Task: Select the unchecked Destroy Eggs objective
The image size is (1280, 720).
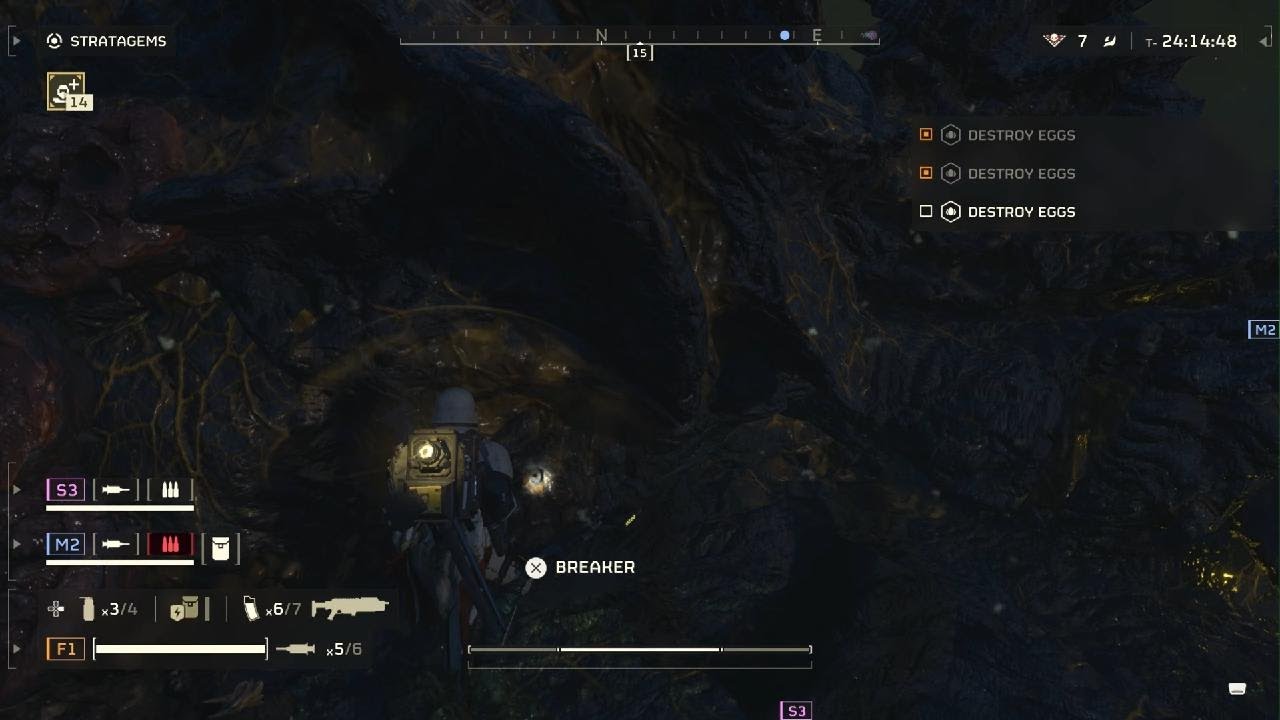Action: [1020, 212]
